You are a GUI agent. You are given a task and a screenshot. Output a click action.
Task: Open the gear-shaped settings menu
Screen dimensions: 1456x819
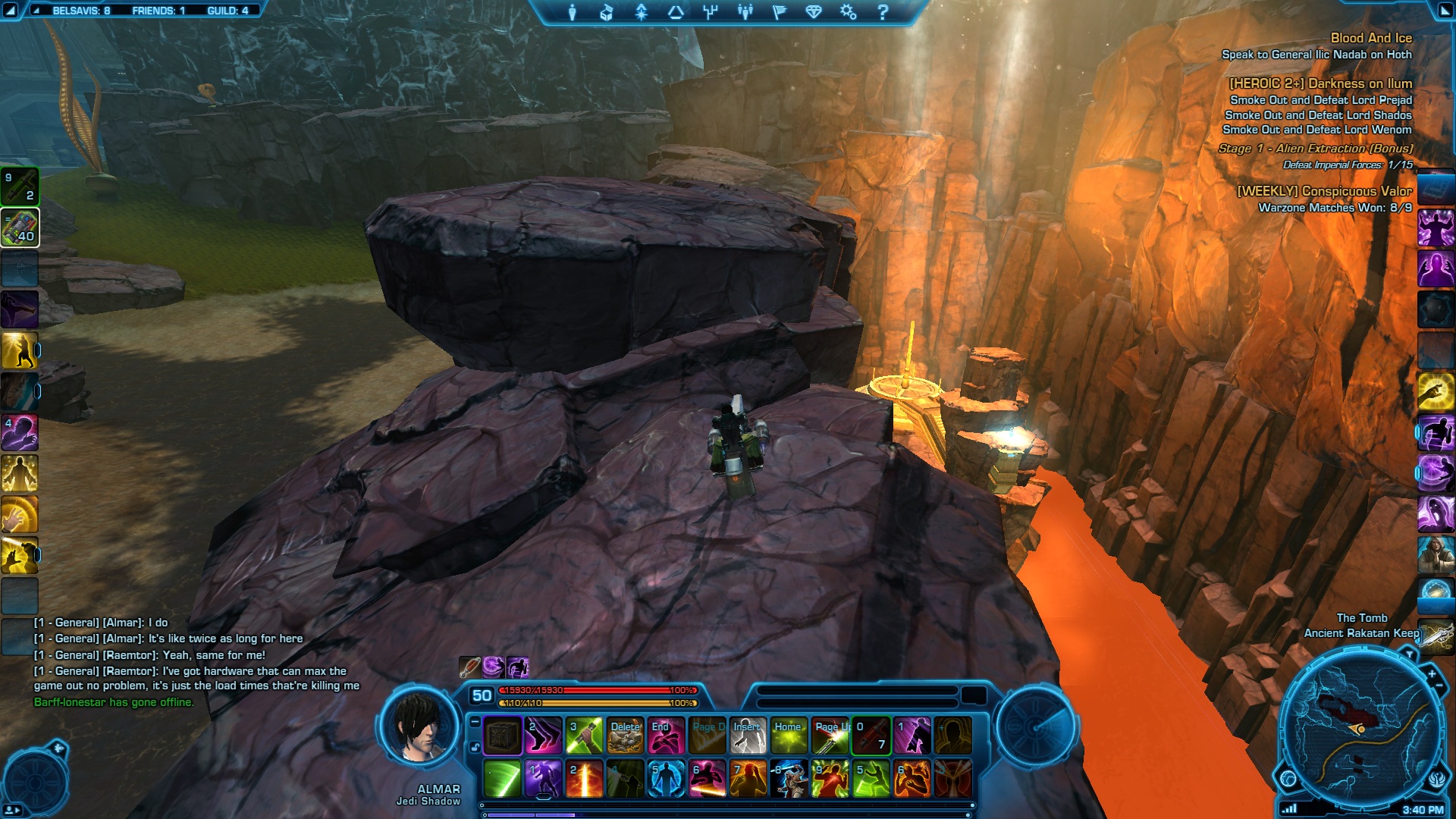[848, 12]
